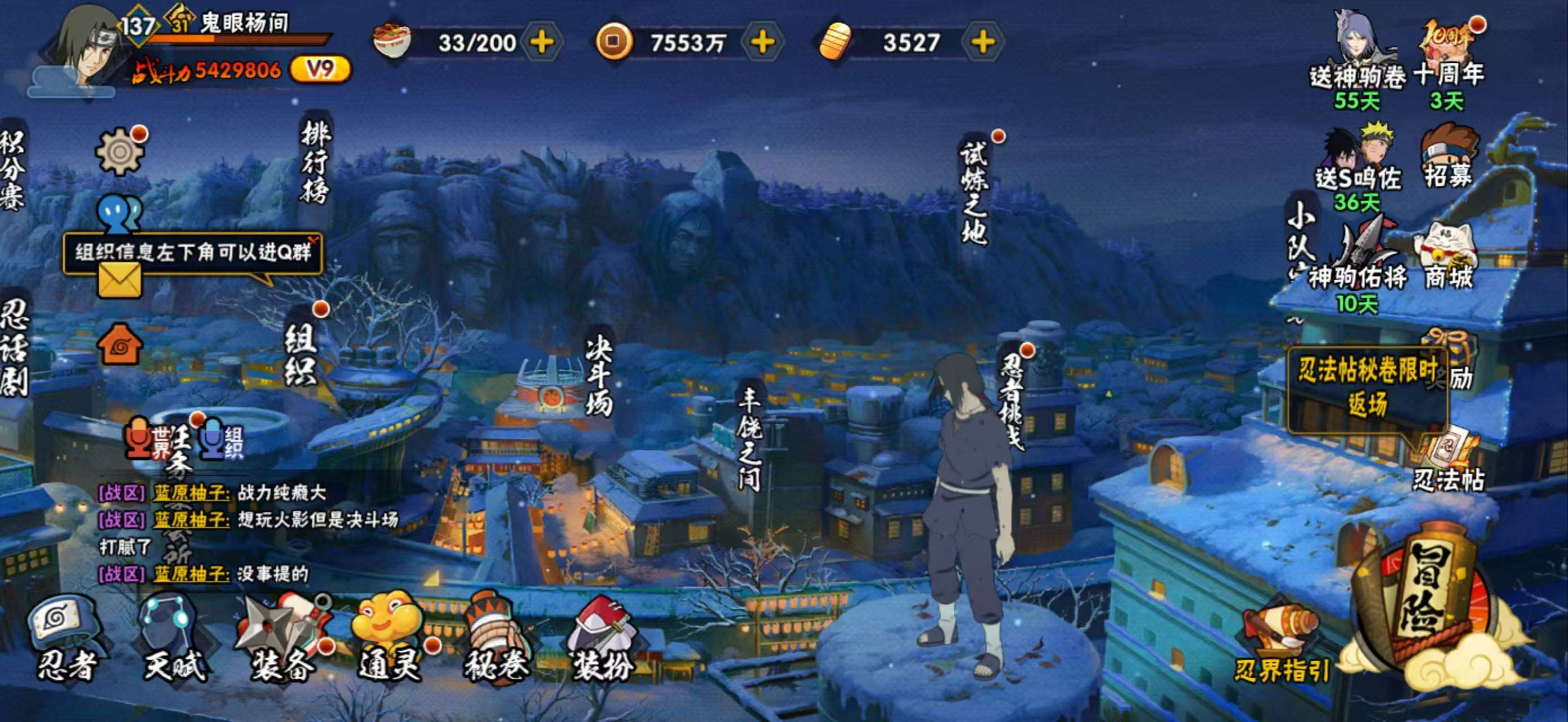
Task: Open the 忍界指引 guide
Action: (1282, 645)
